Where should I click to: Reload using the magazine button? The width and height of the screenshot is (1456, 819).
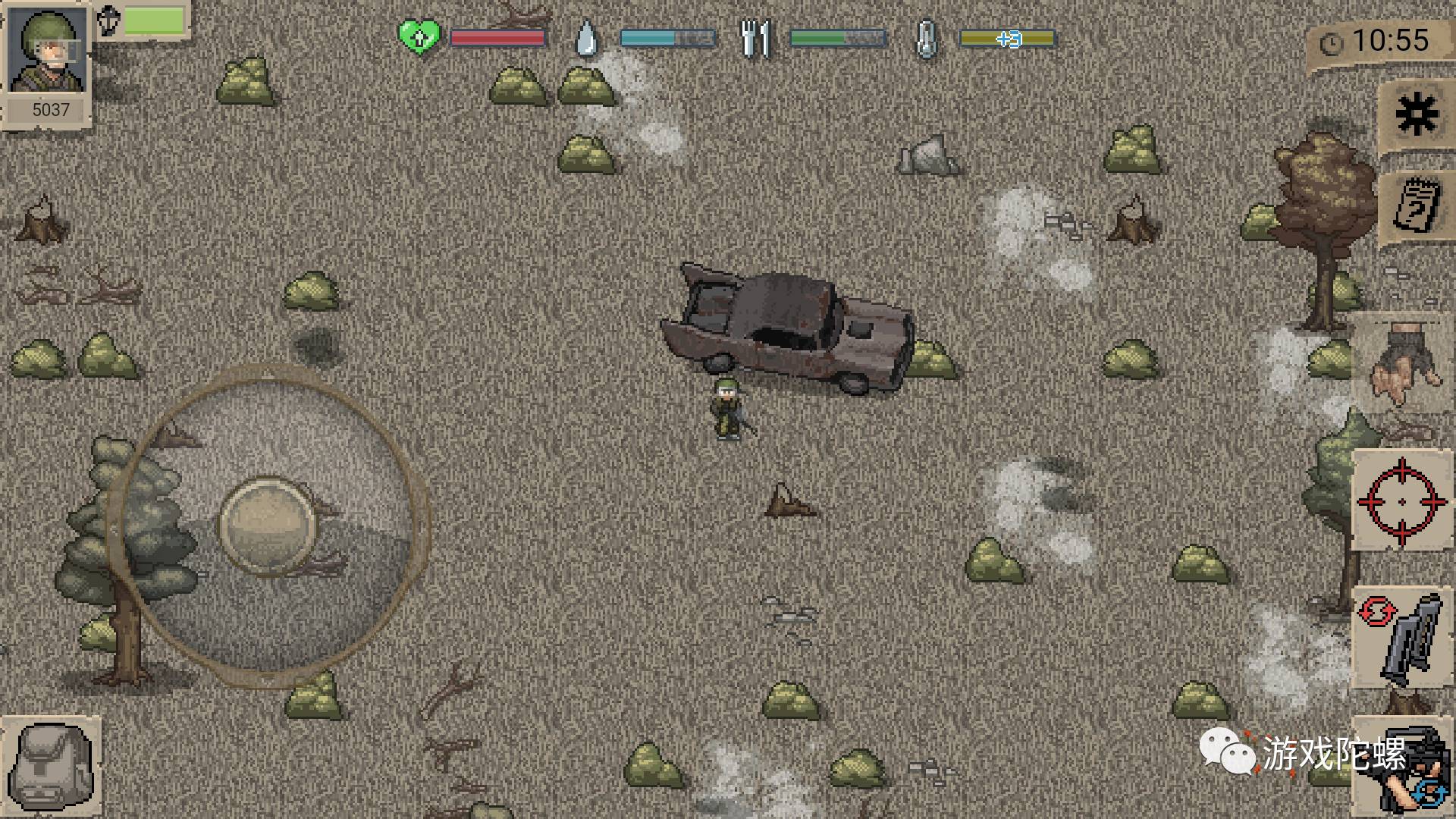click(x=1401, y=639)
